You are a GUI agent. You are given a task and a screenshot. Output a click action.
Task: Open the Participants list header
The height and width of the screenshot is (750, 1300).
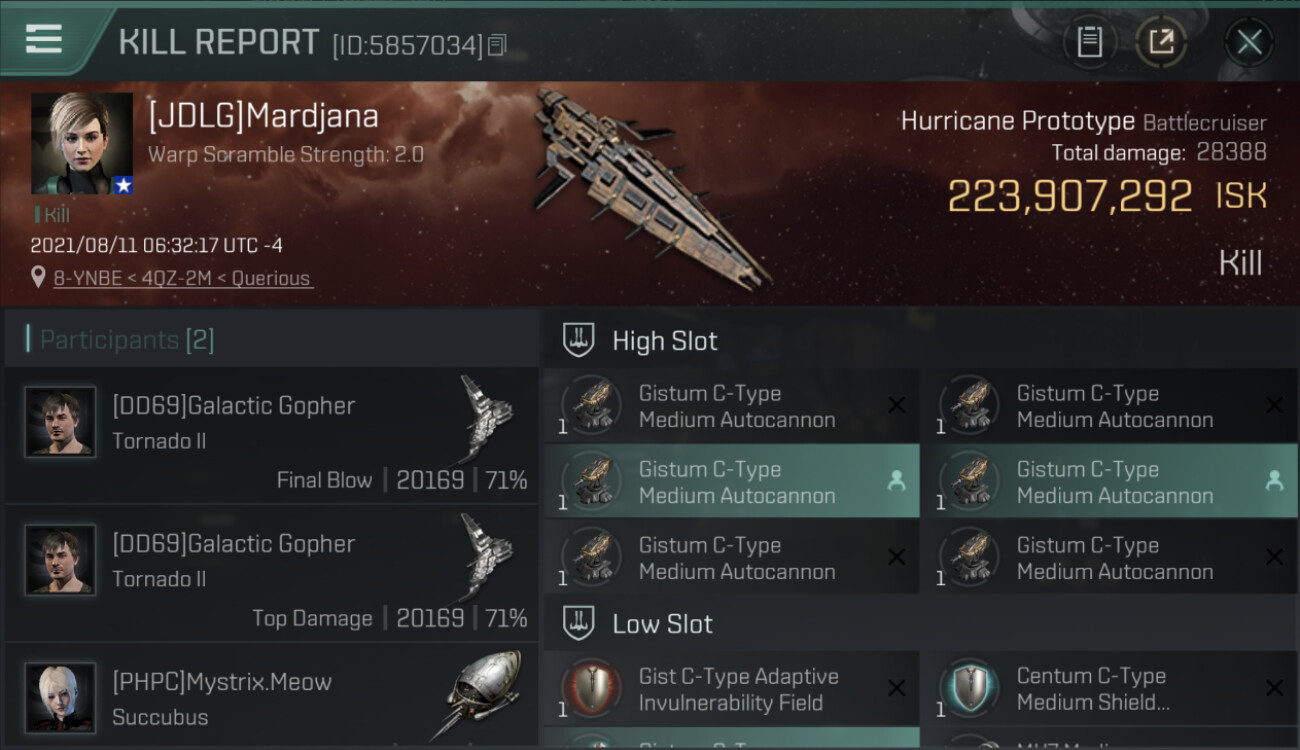(127, 340)
